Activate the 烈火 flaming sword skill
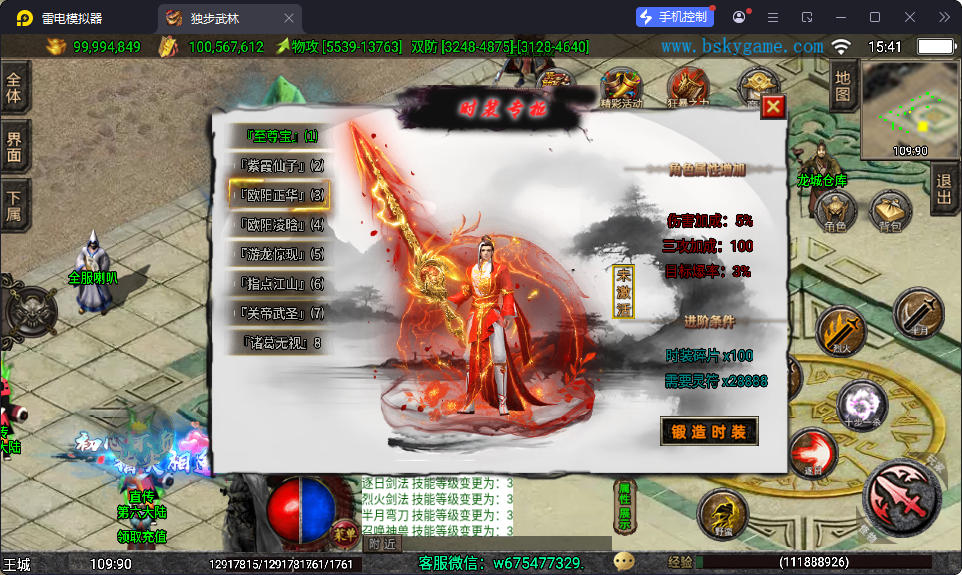 click(x=840, y=331)
